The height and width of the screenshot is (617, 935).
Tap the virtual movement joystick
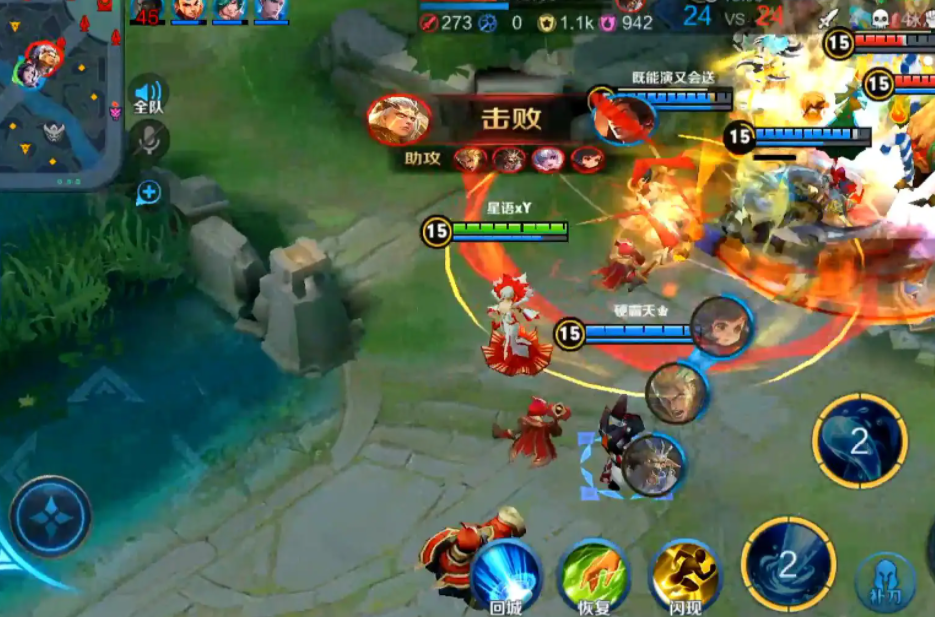pos(50,517)
